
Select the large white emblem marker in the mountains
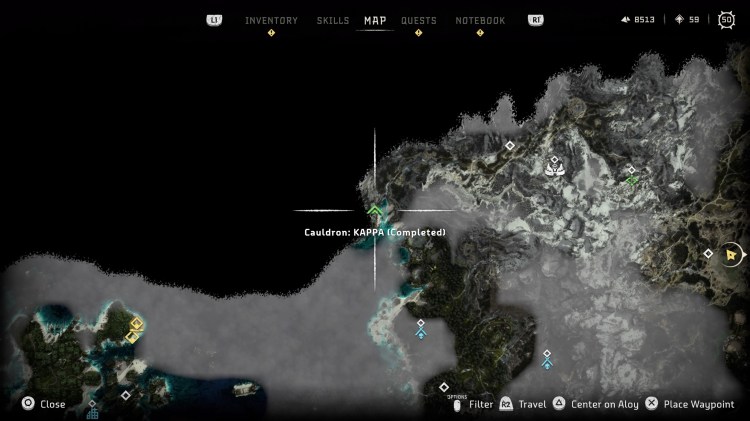coord(554,169)
